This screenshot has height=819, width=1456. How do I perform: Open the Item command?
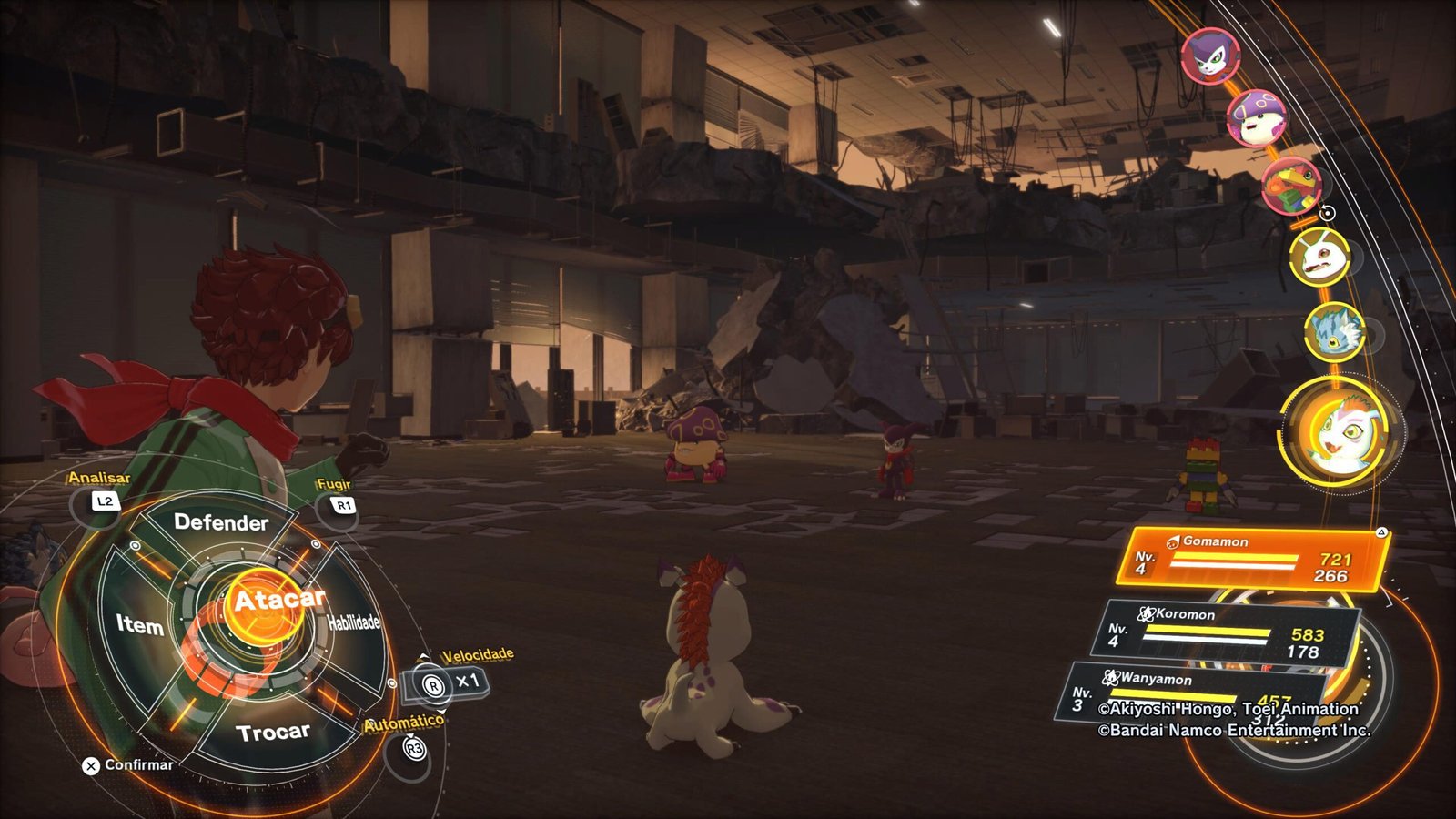pos(139,624)
